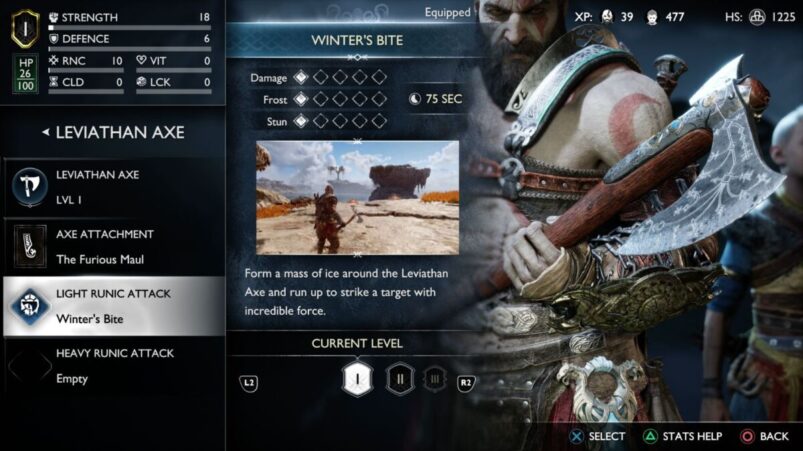Click the character level shield emblem
The image size is (803, 451).
click(x=25, y=27)
